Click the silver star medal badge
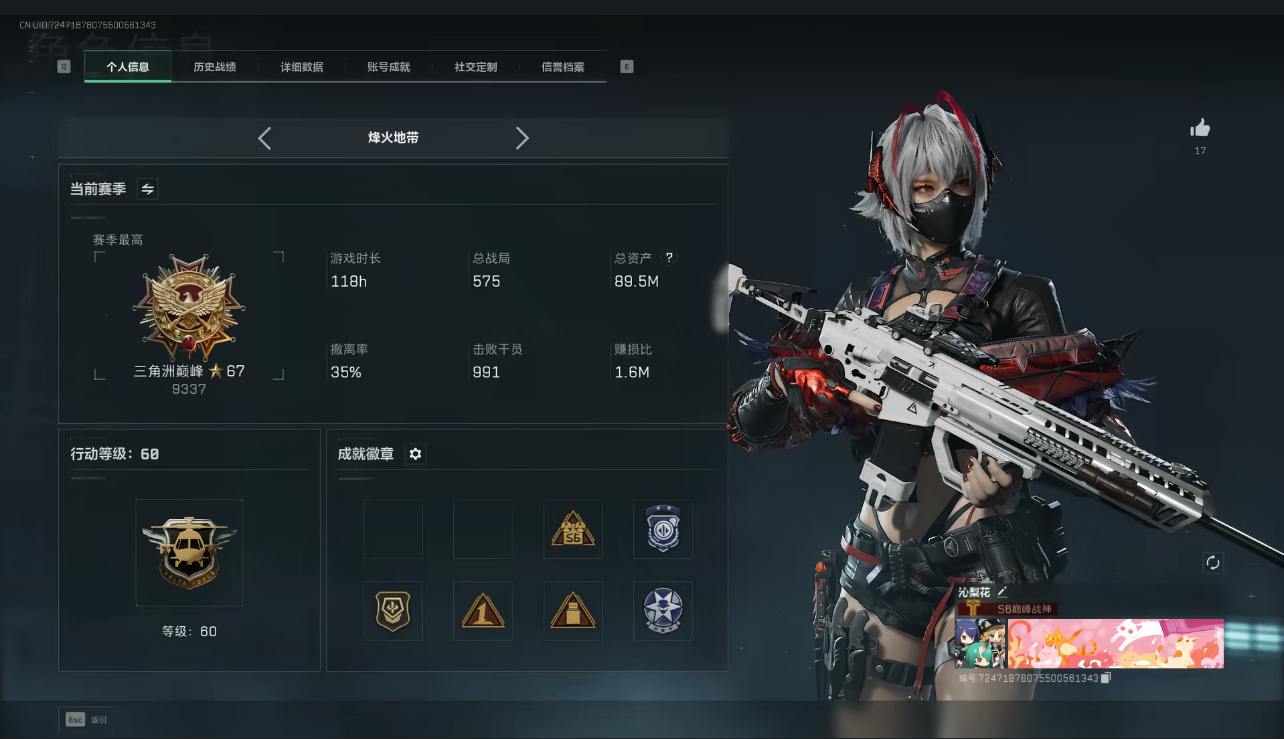This screenshot has width=1284, height=739. coord(662,610)
